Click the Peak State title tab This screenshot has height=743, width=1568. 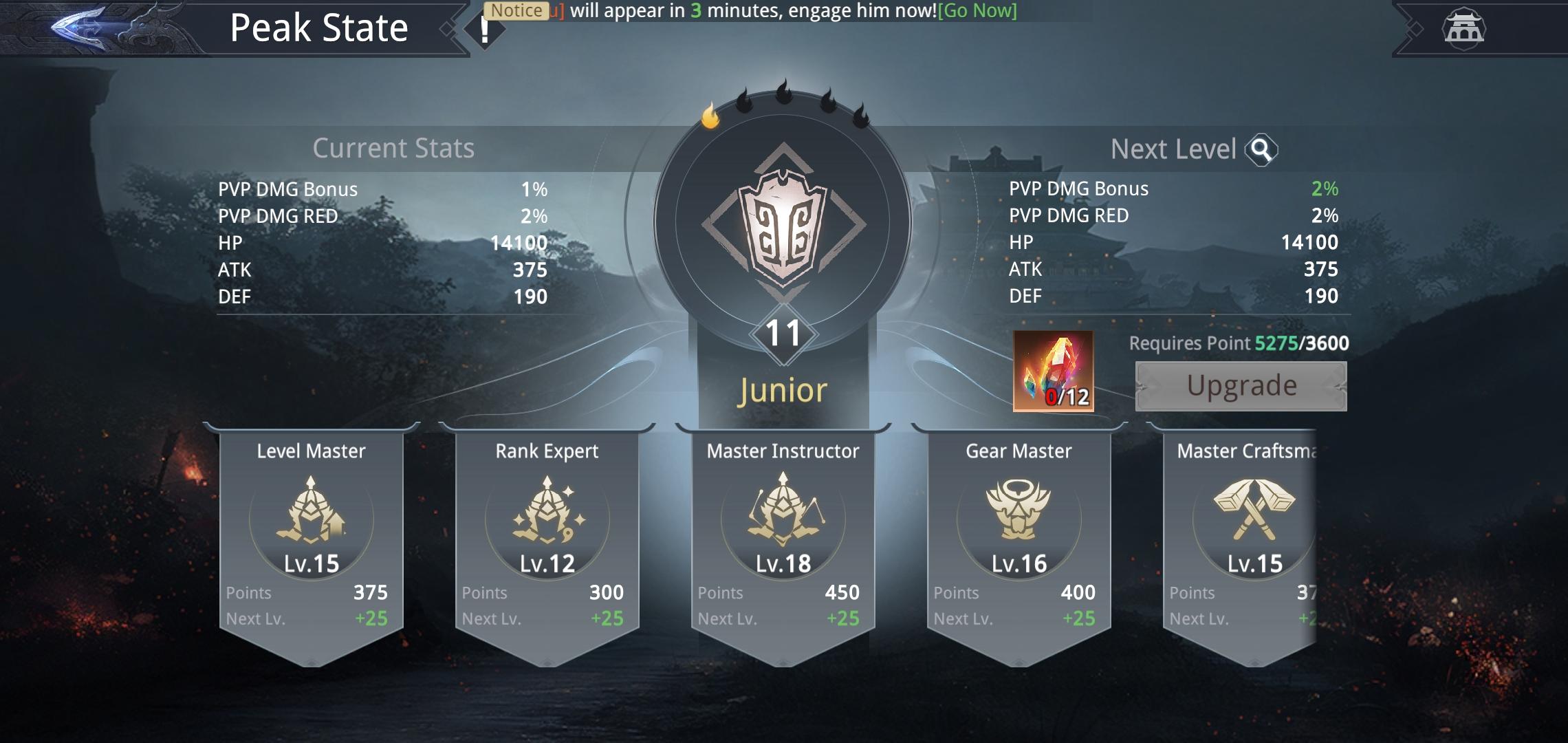click(318, 28)
